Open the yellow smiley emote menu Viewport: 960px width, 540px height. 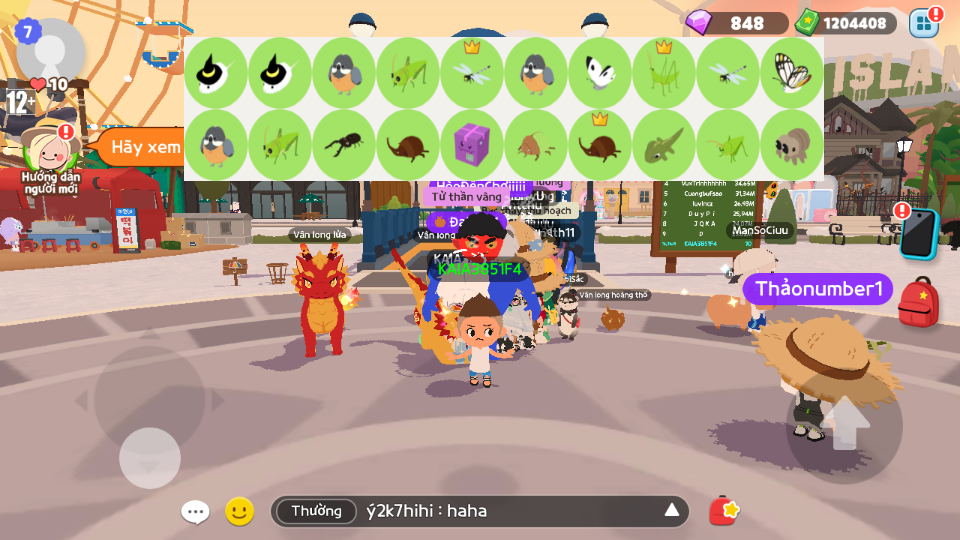click(x=239, y=512)
